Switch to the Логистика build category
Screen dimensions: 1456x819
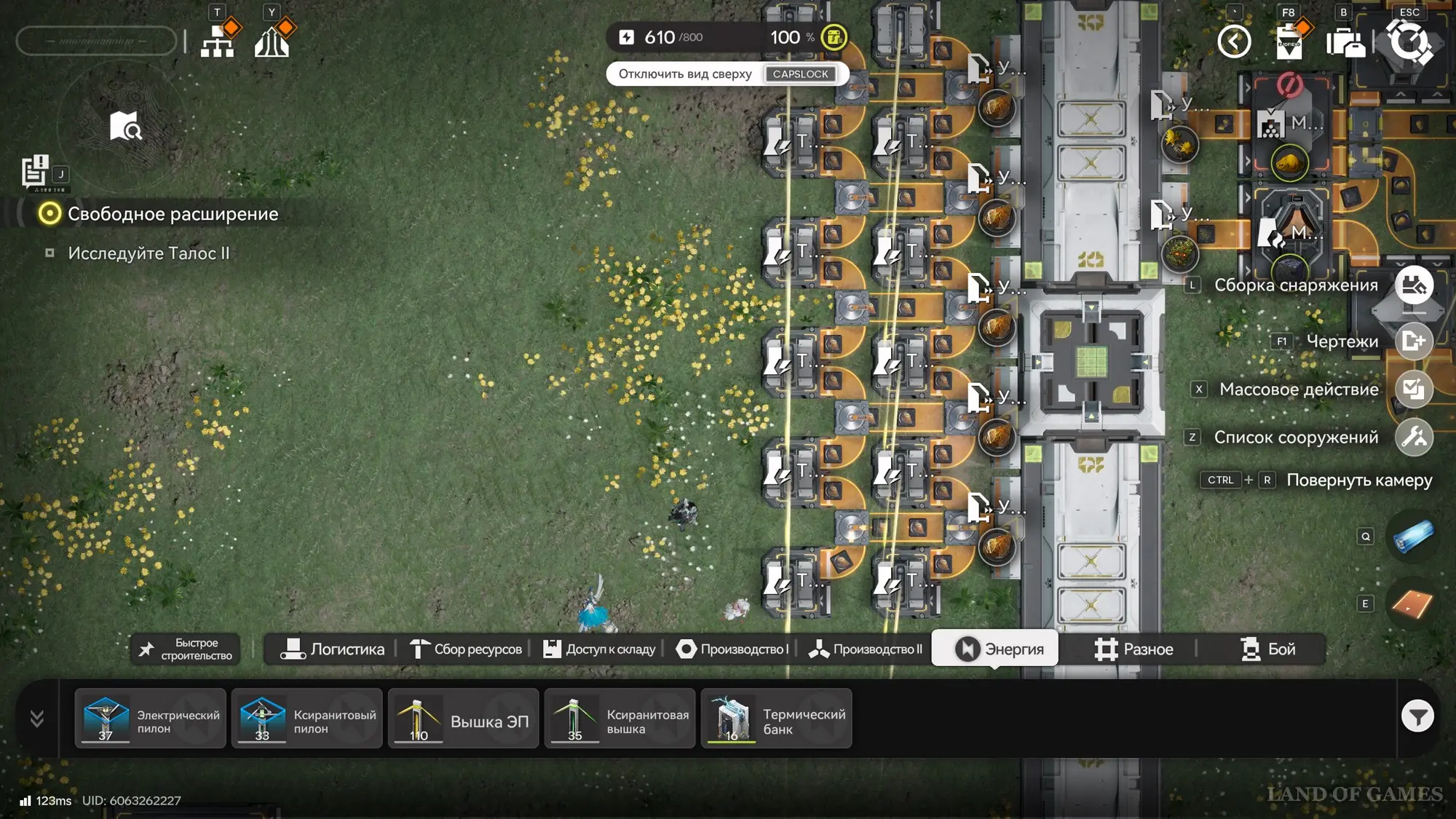pos(333,649)
